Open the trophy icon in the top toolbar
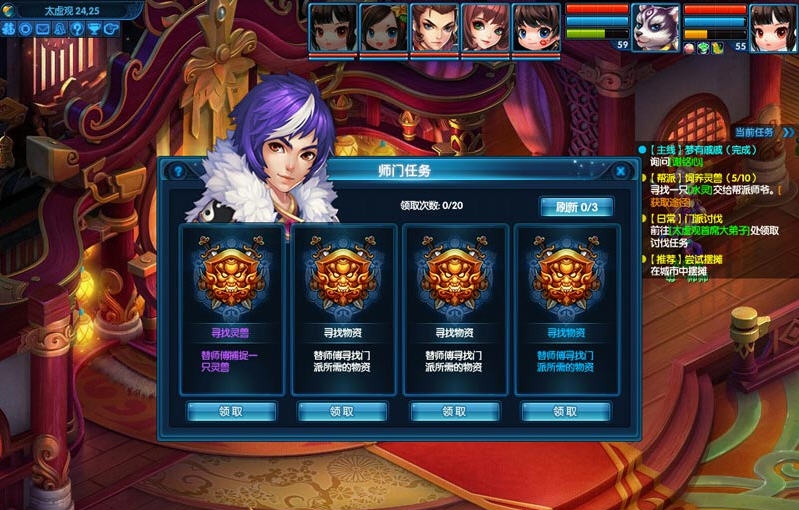Viewport: 799px width, 510px height. pyautogui.click(x=93, y=29)
